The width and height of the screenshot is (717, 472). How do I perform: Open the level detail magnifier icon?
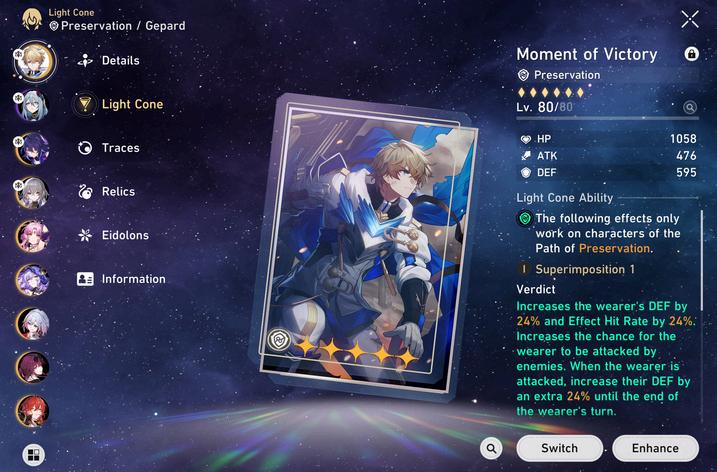click(690, 107)
